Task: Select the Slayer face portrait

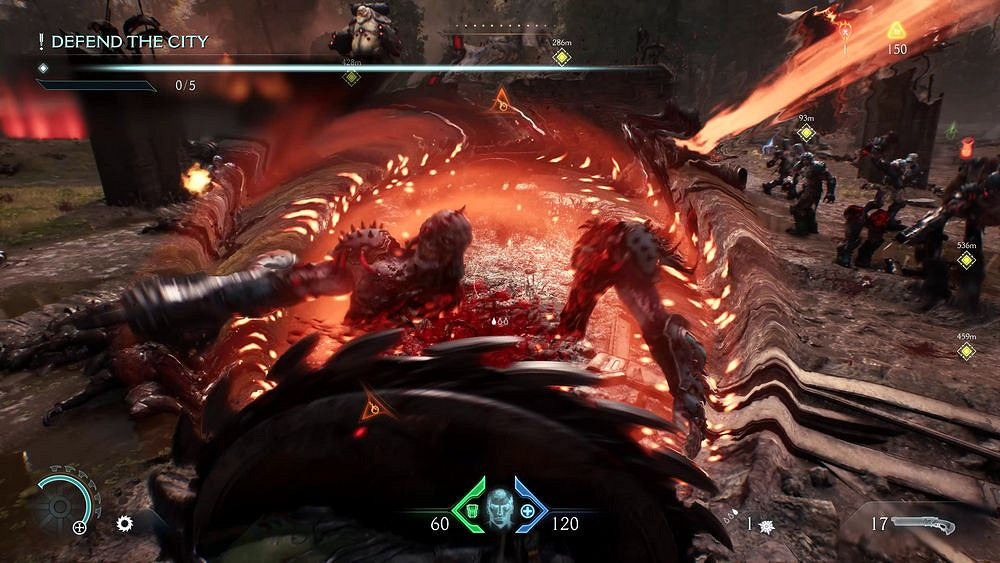Action: pyautogui.click(x=498, y=510)
